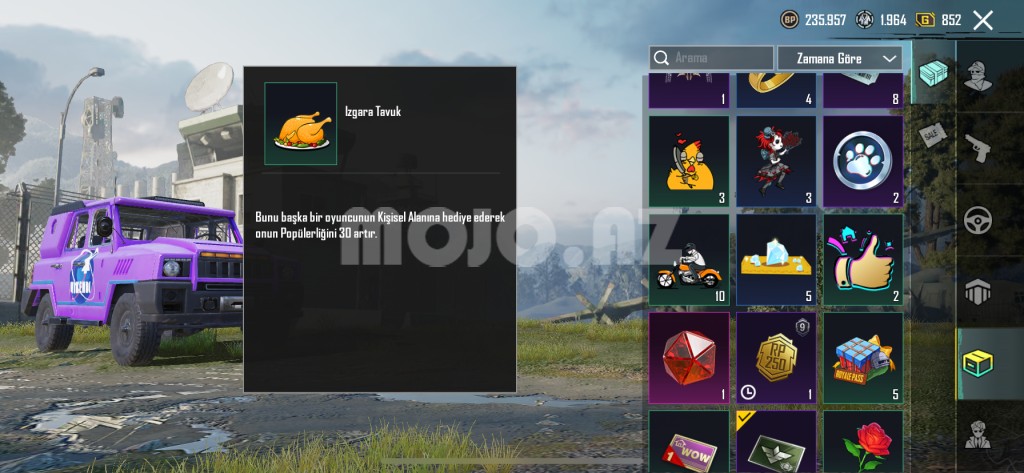Close the inventory screen with the X
The image size is (1024, 473).
983,20
